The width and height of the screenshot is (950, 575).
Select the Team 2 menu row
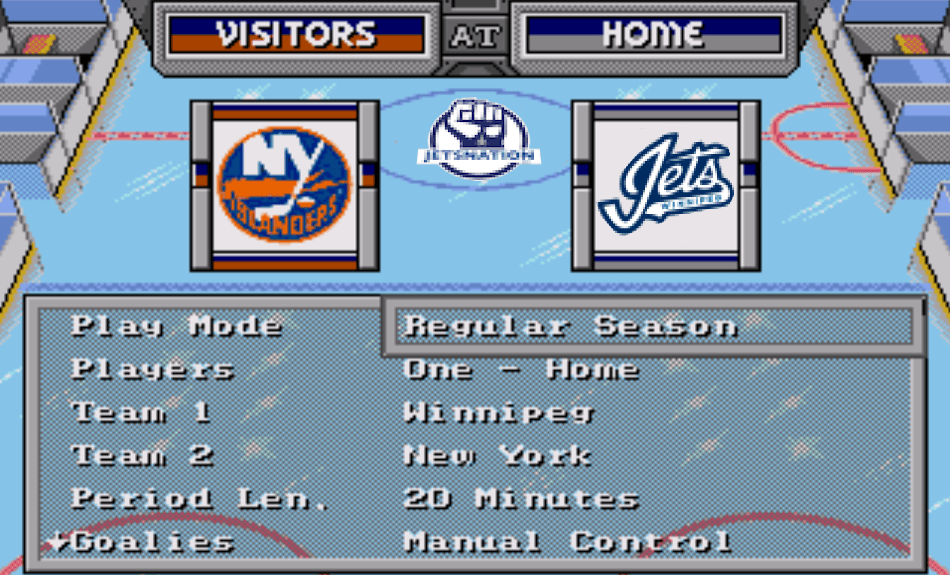(x=143, y=455)
